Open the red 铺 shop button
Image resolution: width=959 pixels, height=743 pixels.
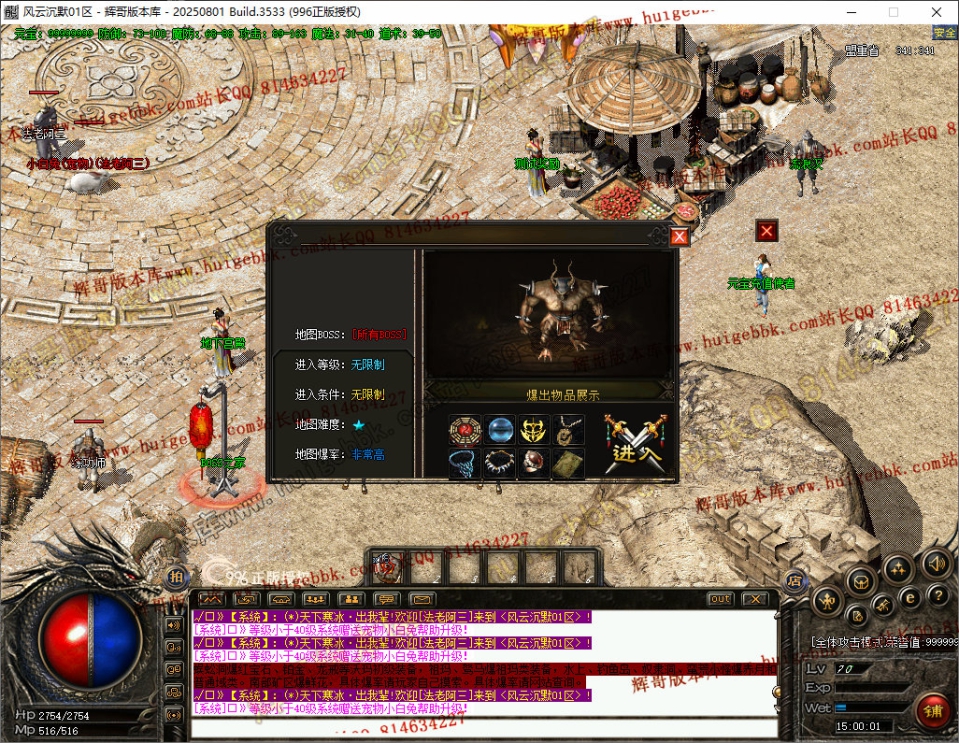tap(933, 710)
